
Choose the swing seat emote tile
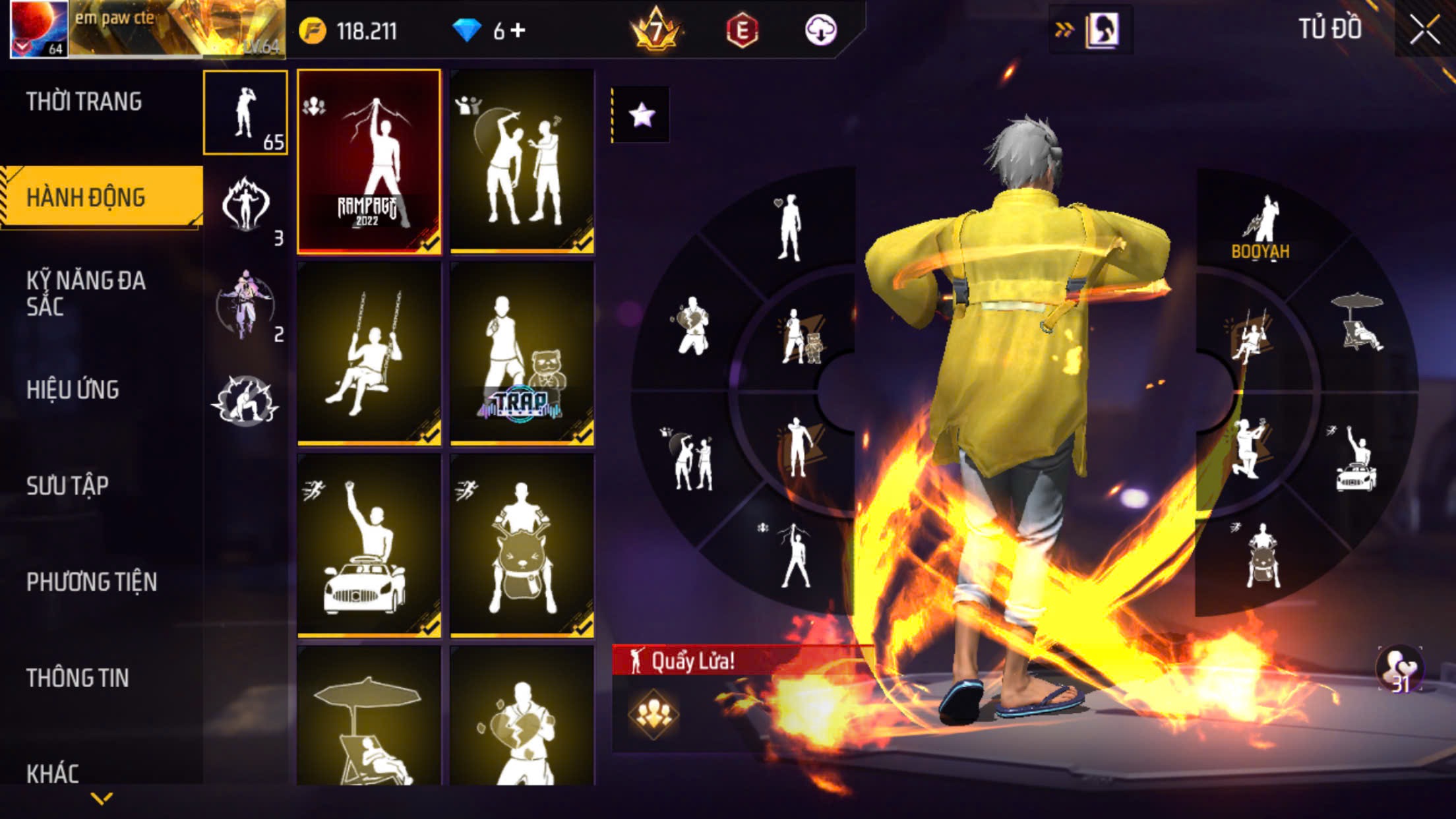point(369,353)
